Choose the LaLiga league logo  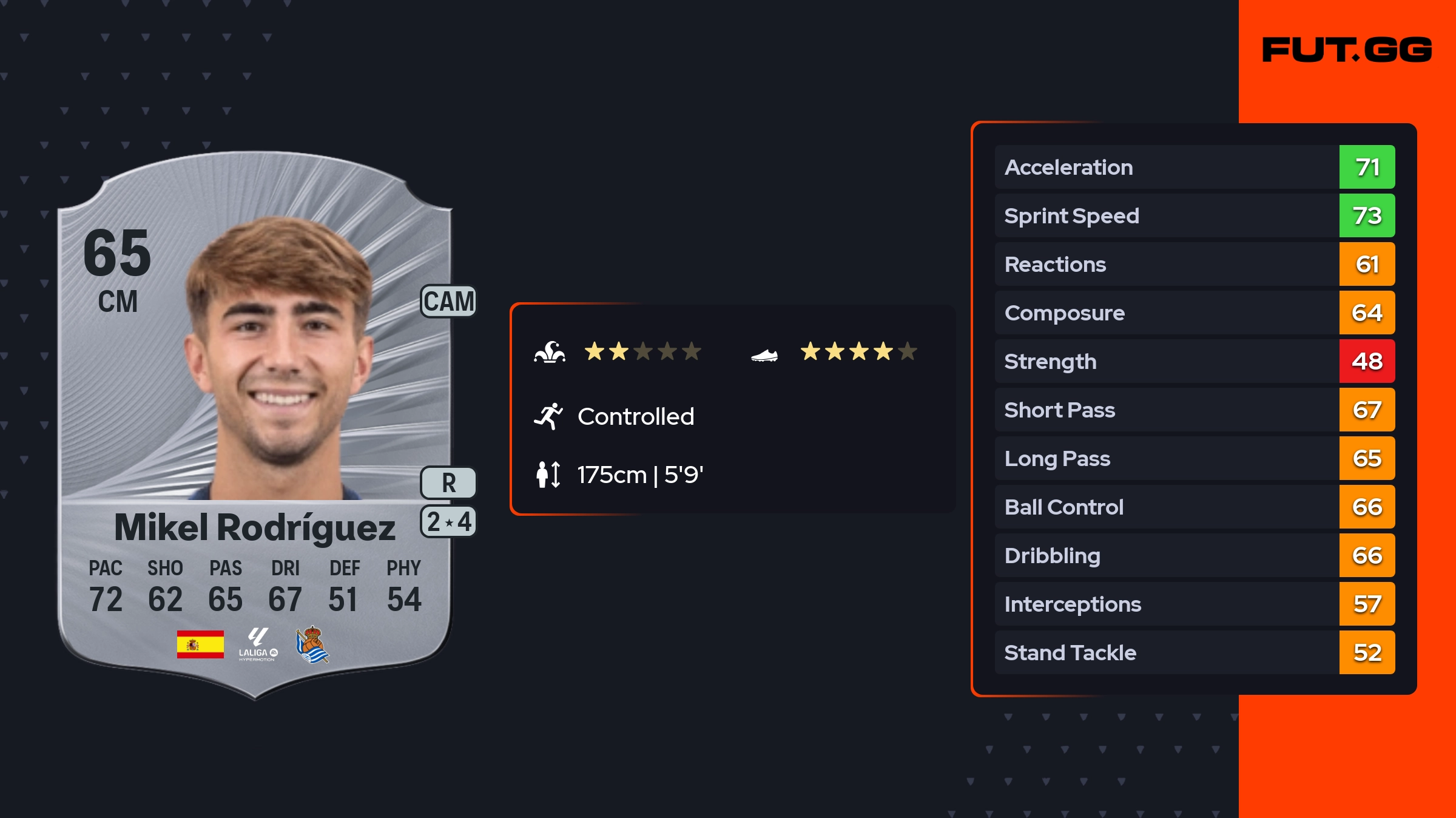(258, 644)
